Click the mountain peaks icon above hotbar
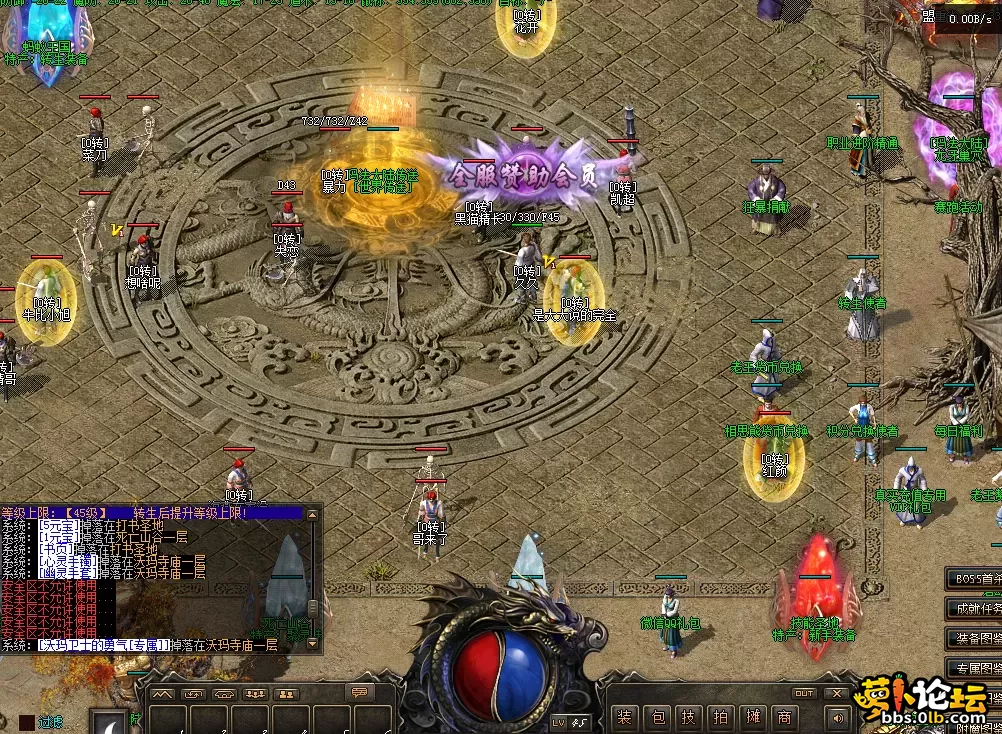 (163, 694)
